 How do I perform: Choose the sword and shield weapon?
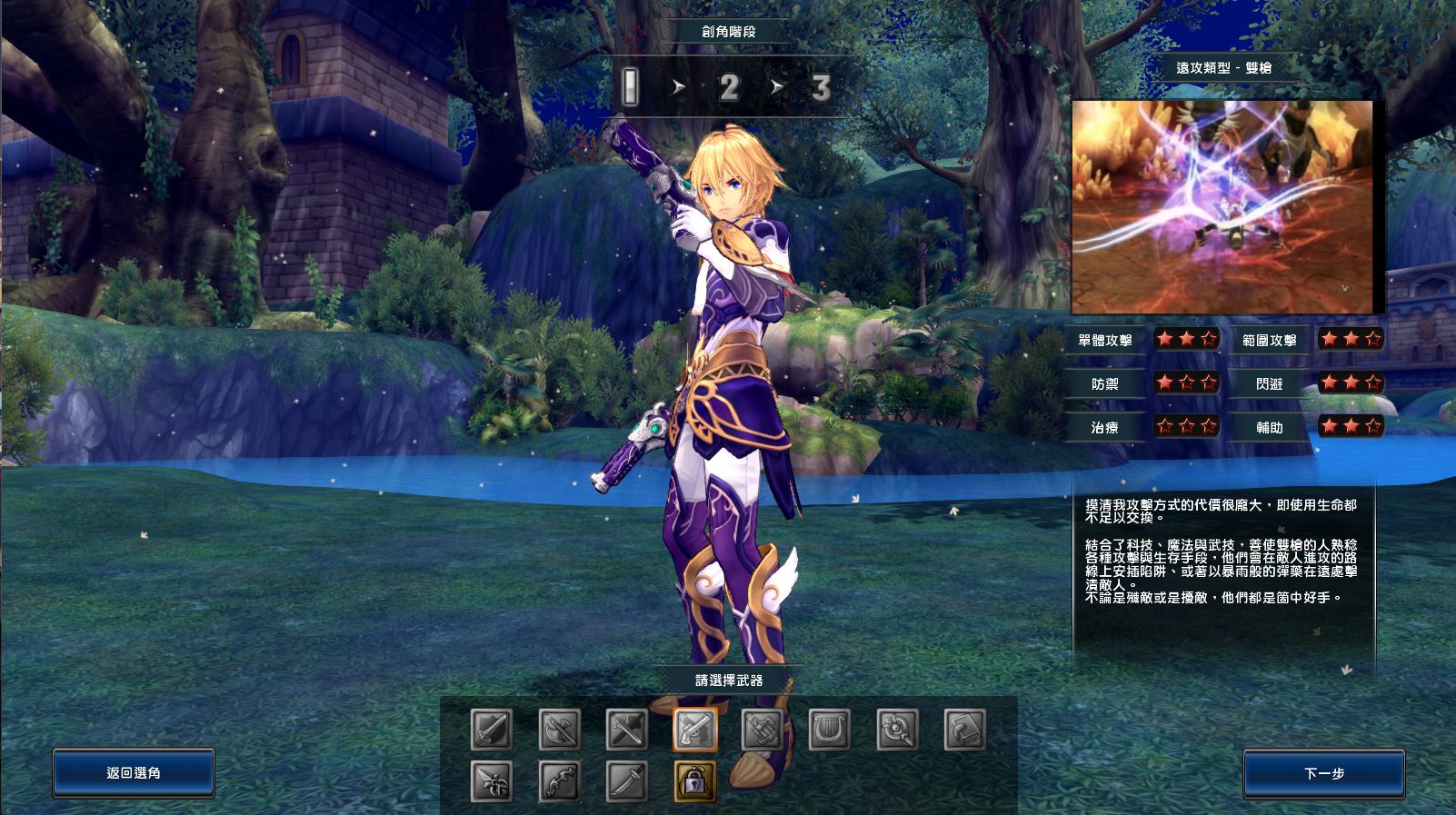coord(492,730)
